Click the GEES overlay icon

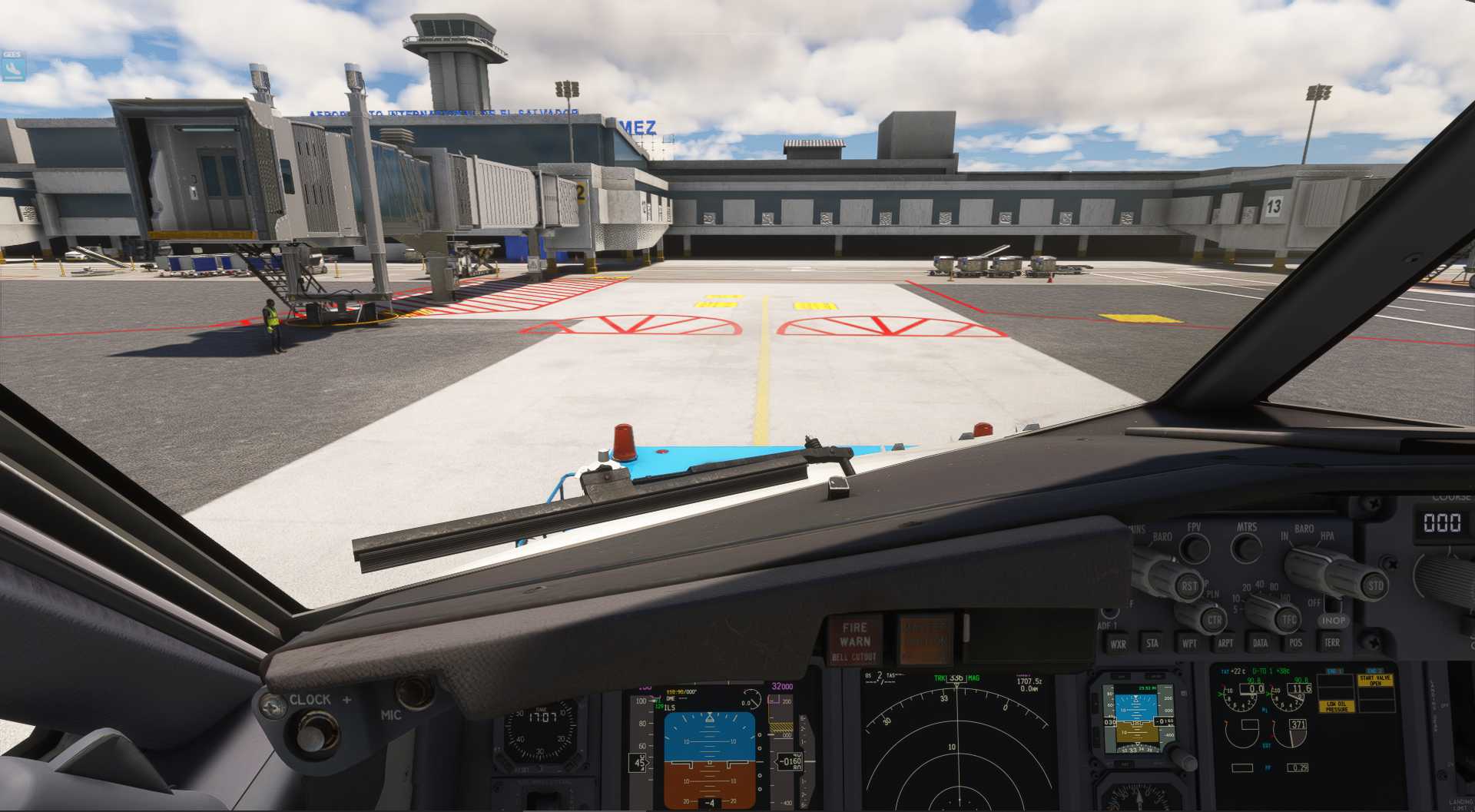[12, 67]
